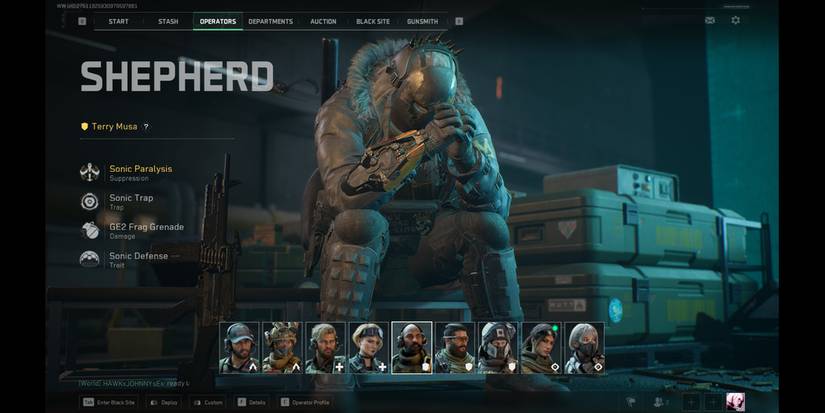Select the operator portrait wearing a cap

coord(239,347)
